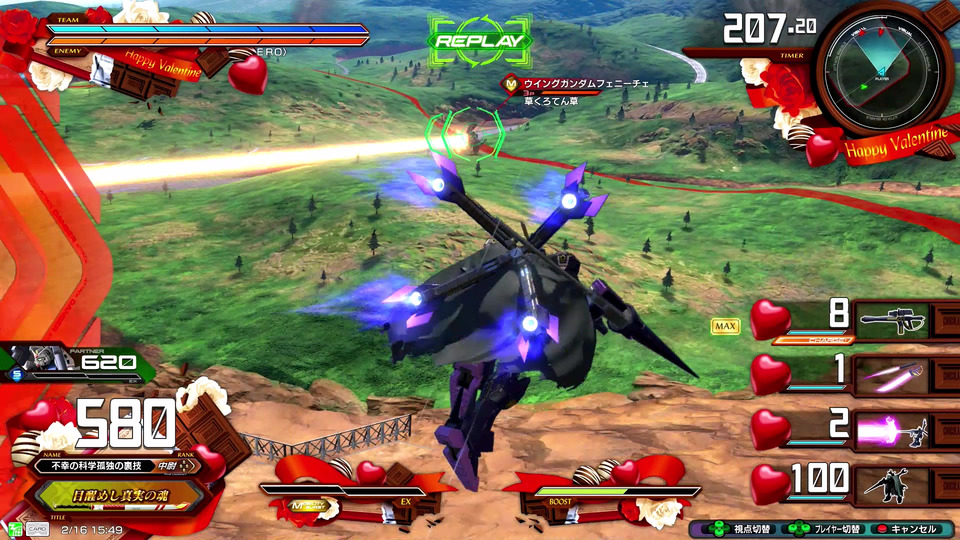Click the CARD icon beside the date
960x540 pixels.
pos(38,529)
